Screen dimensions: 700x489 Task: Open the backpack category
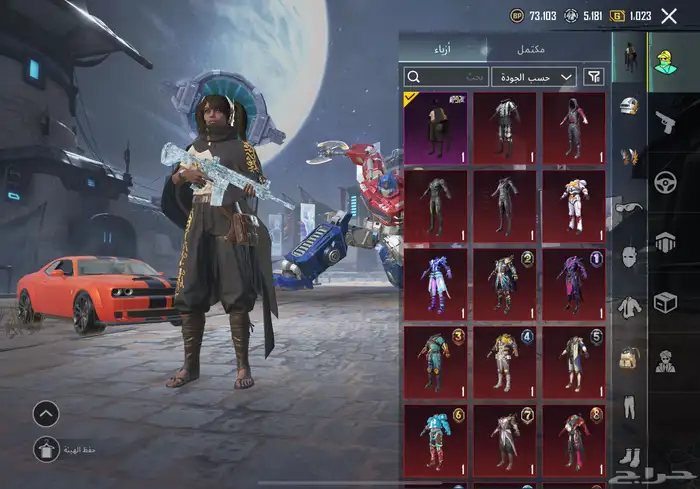click(x=629, y=358)
